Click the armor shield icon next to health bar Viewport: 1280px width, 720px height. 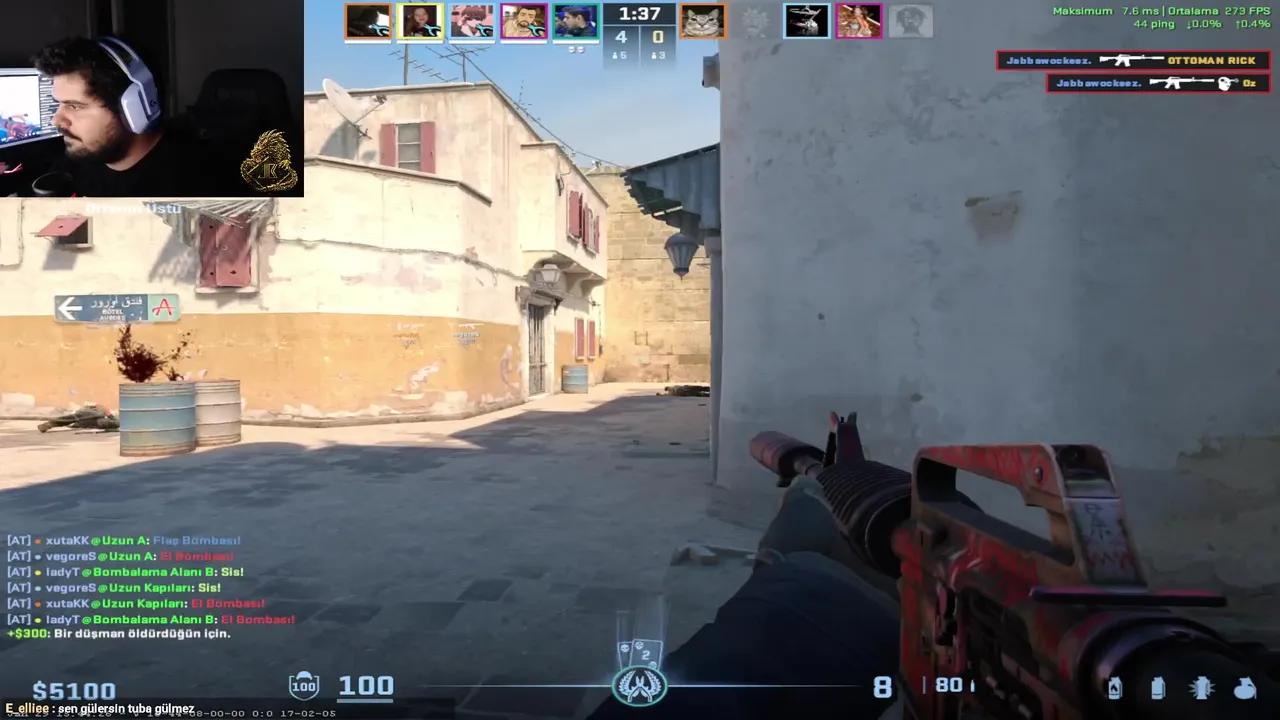(x=303, y=685)
